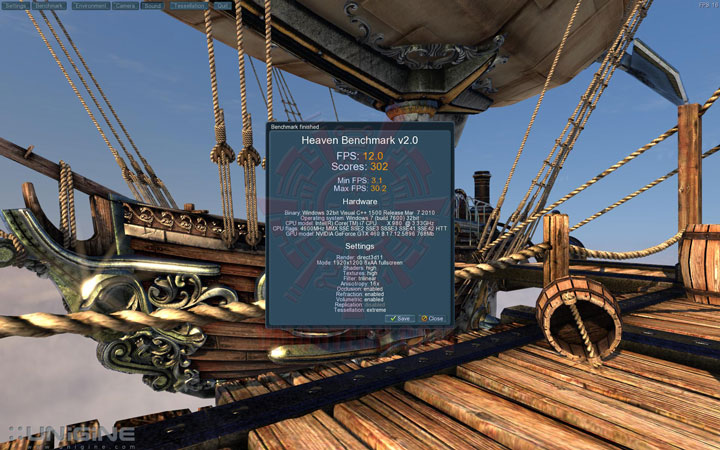This screenshot has height=450, width=720.
Task: Save the benchmark results
Action: (x=400, y=318)
